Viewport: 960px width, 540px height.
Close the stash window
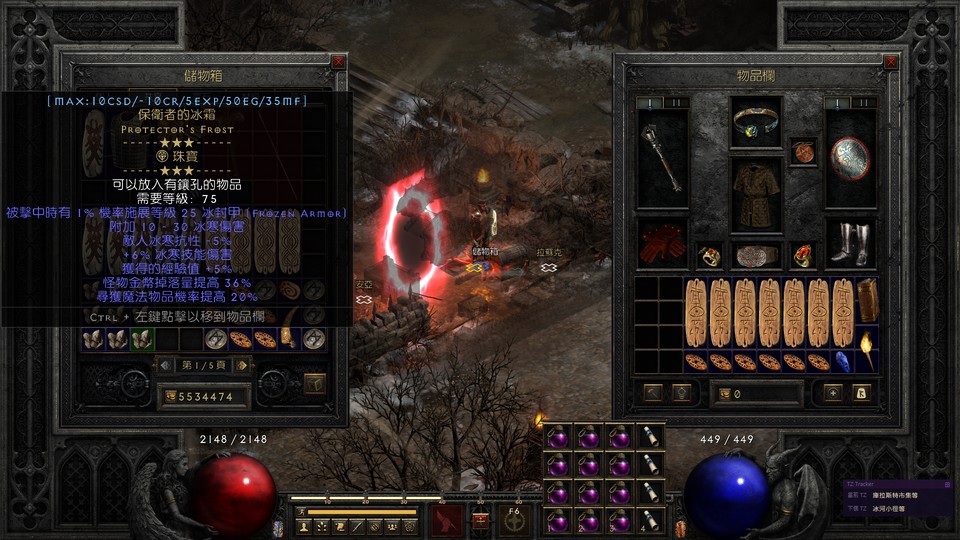338,62
